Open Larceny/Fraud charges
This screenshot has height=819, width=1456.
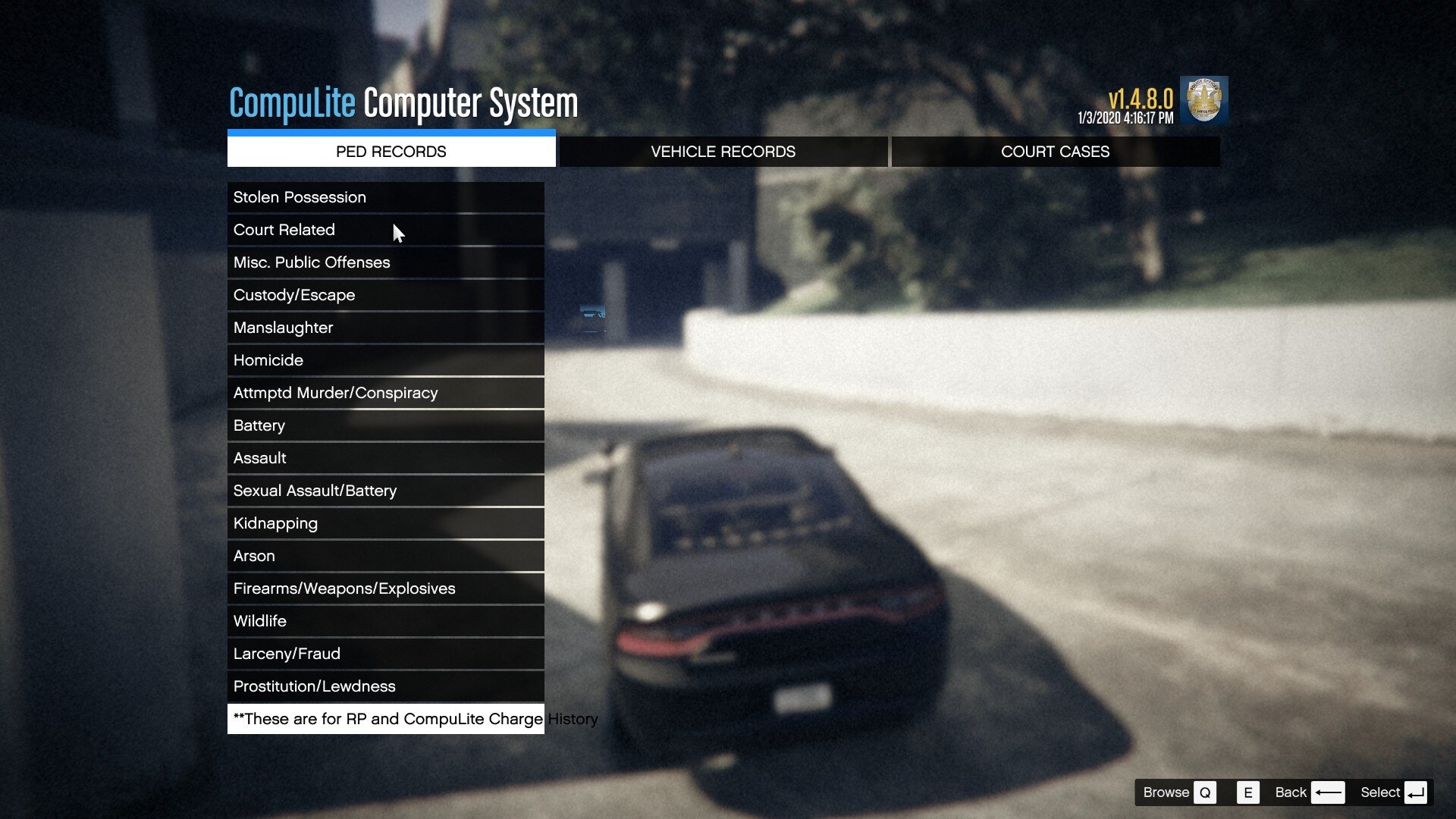coord(385,654)
